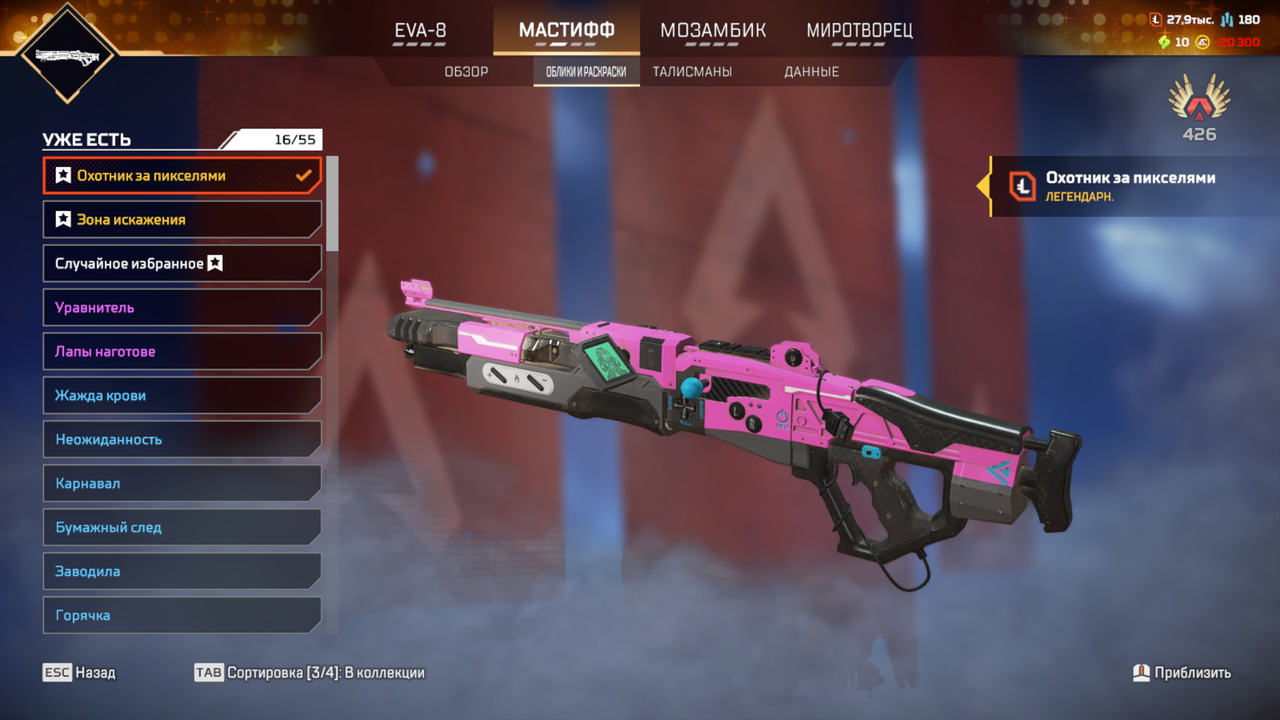Screen dimensions: 1280x720
Task: Choose the Зона искажения skin
Action: [x=182, y=220]
